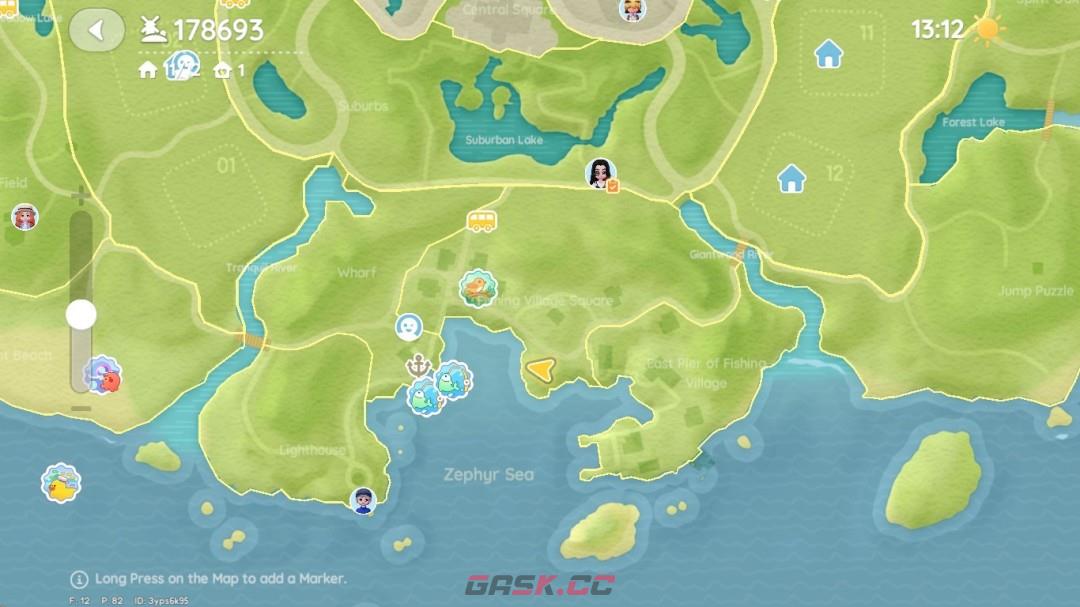The height and width of the screenshot is (607, 1080).
Task: Select the boy avatar marker near the Lighthouse
Action: (x=363, y=500)
